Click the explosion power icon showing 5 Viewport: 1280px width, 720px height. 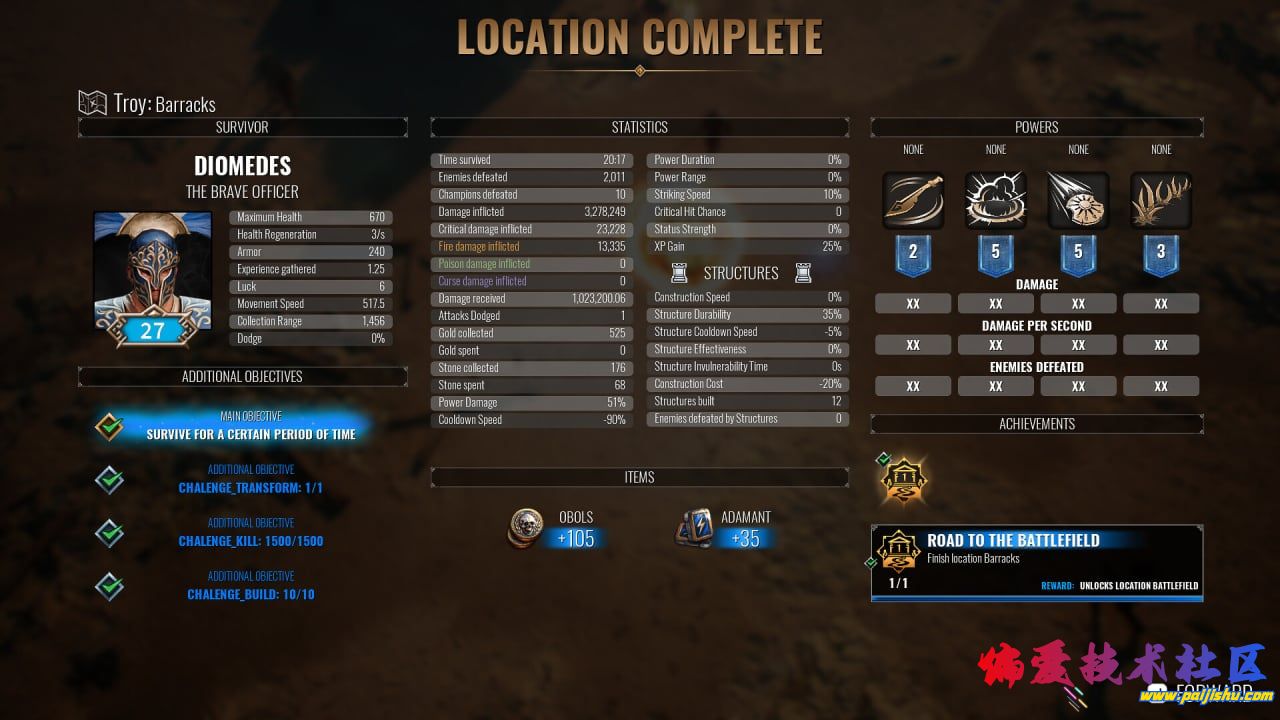995,200
